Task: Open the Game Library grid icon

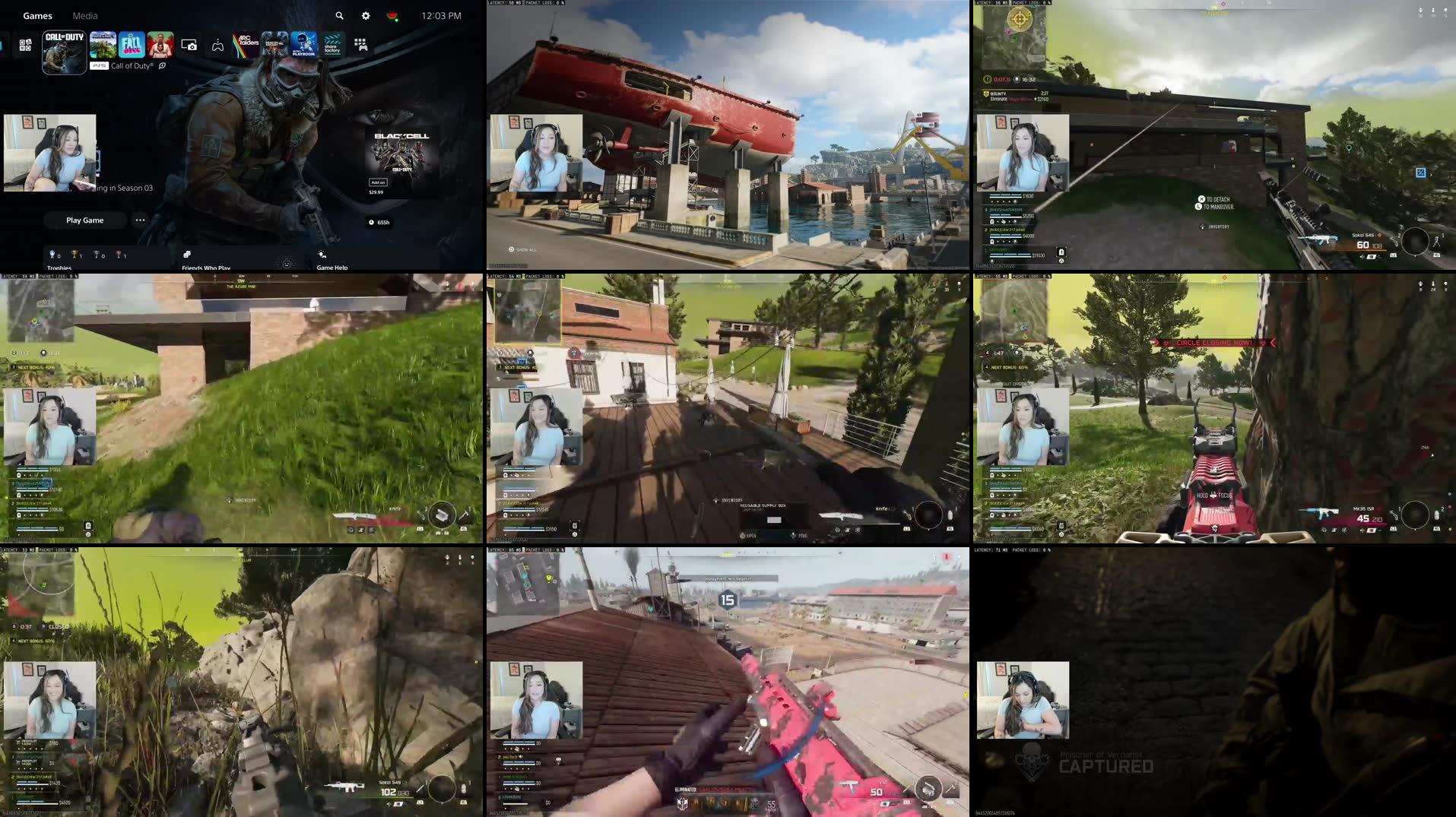Action: [363, 44]
